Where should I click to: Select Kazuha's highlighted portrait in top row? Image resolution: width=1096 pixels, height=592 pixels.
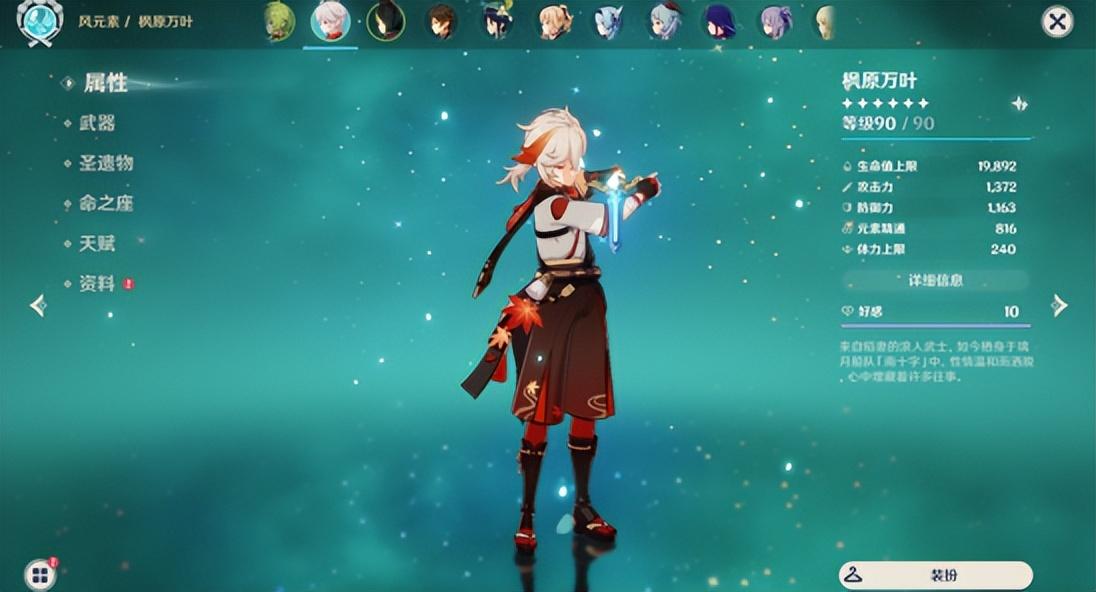coord(330,21)
